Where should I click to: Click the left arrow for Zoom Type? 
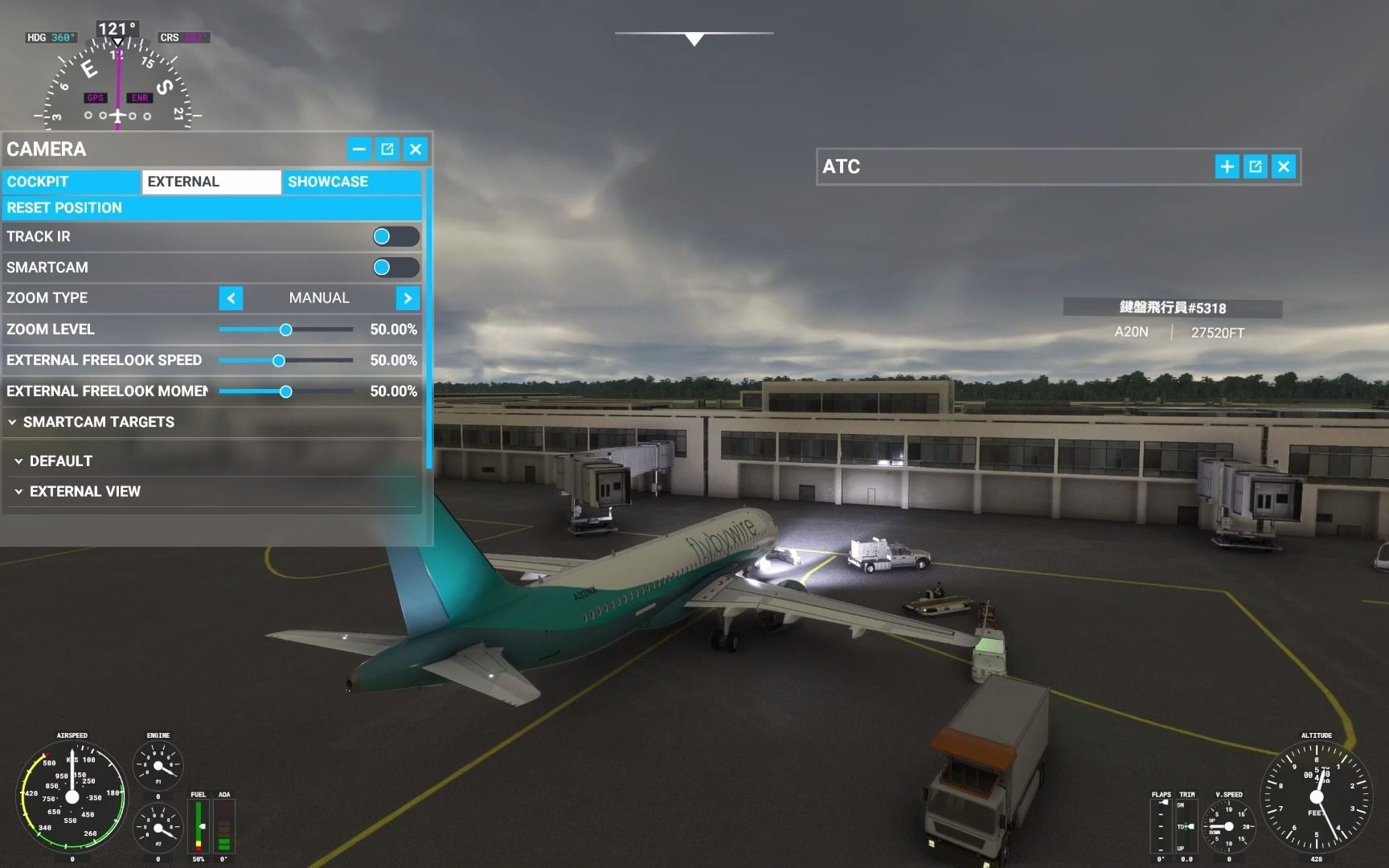(230, 298)
